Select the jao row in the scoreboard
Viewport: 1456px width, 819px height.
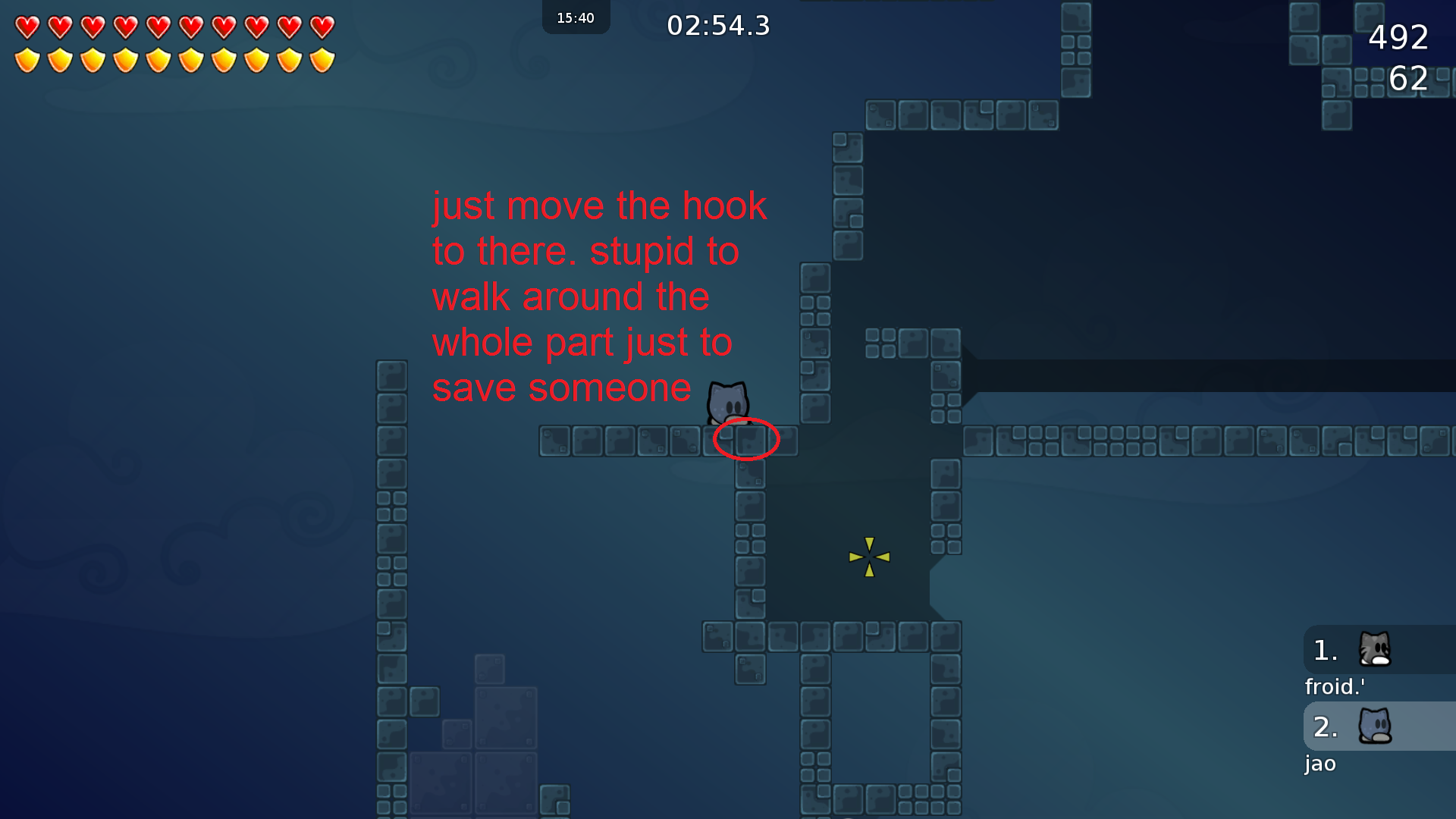point(1319,764)
